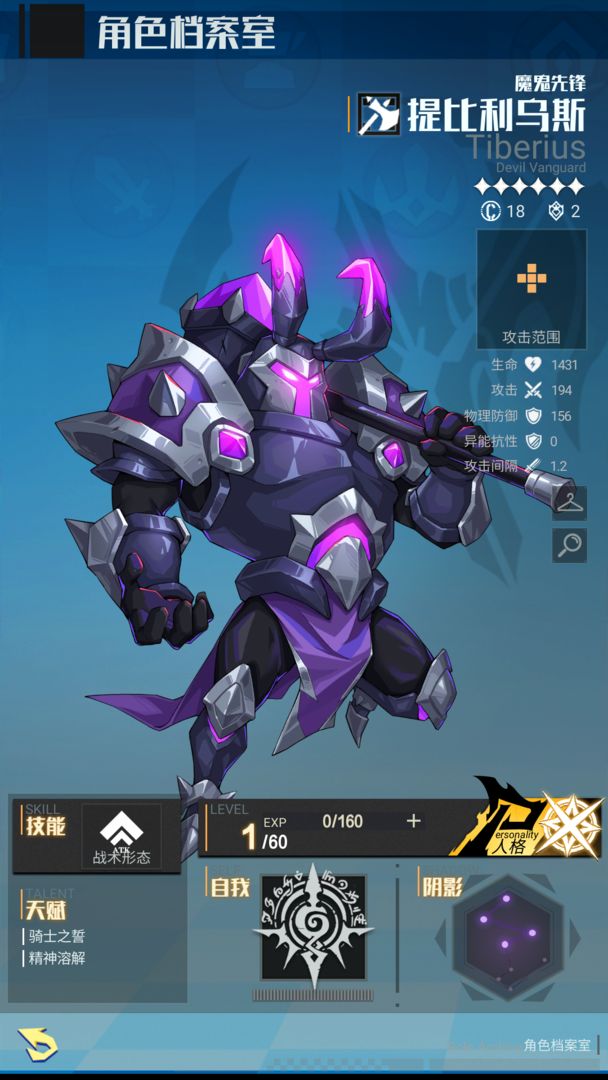Return with the yellow back arrow
Viewport: 608px width, 1080px height.
(x=38, y=1045)
